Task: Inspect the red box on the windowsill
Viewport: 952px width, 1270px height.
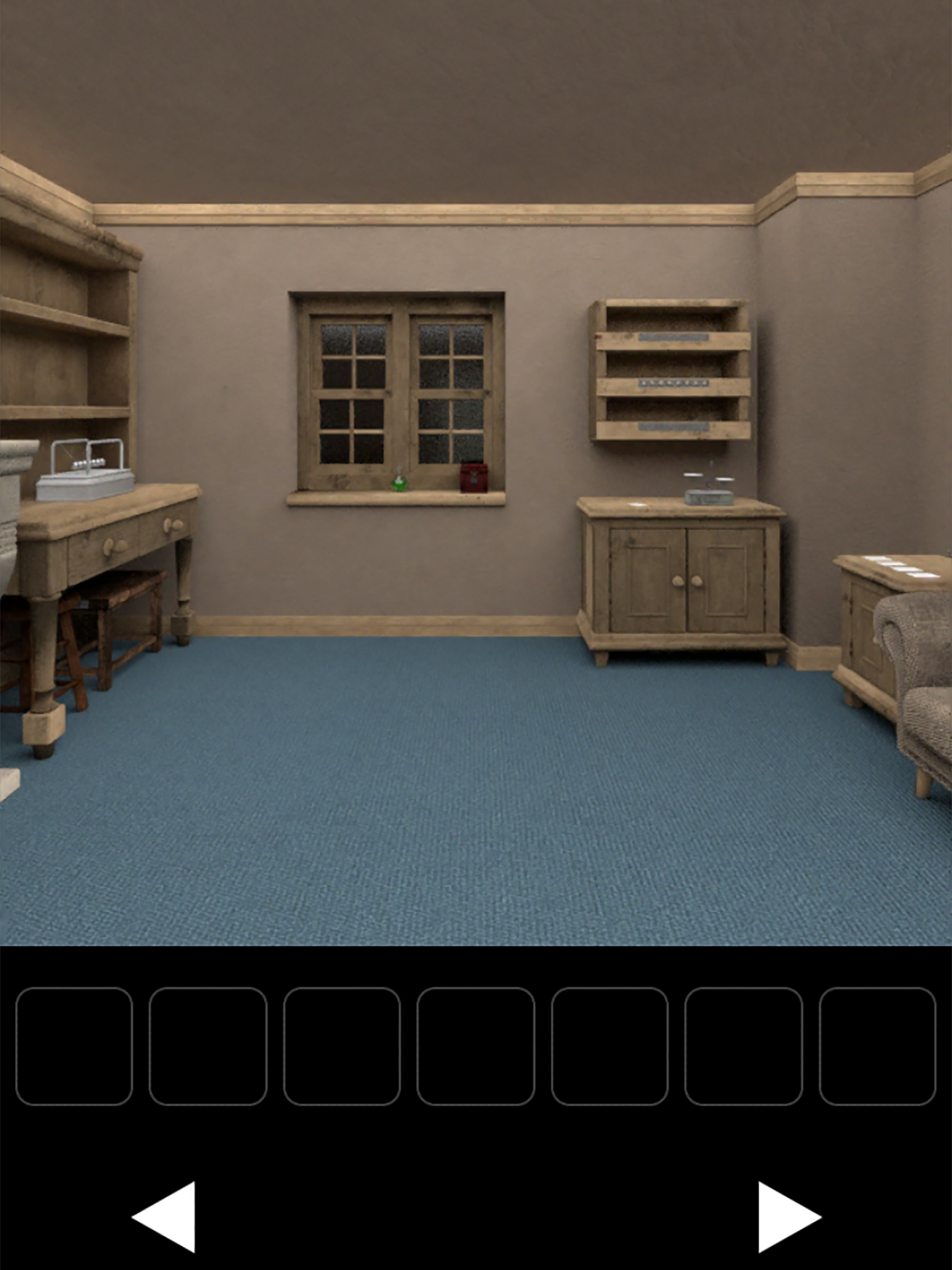Action: (x=474, y=478)
